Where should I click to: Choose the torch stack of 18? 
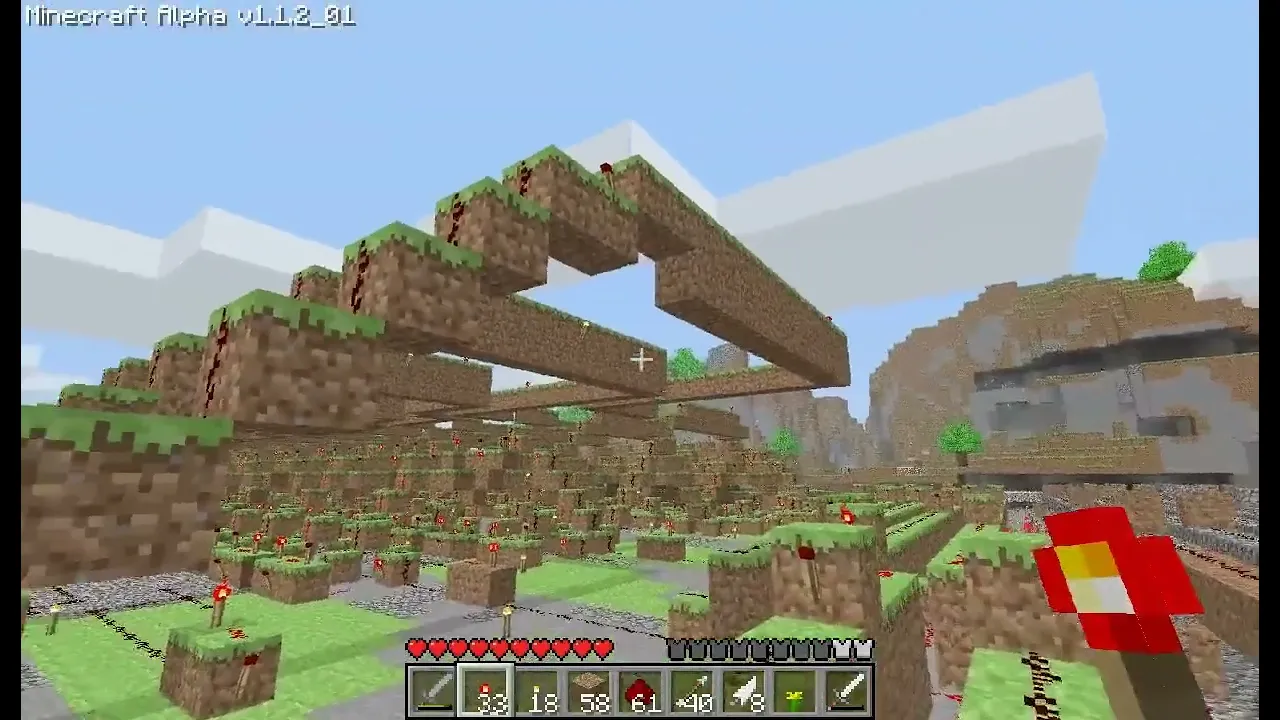click(534, 690)
